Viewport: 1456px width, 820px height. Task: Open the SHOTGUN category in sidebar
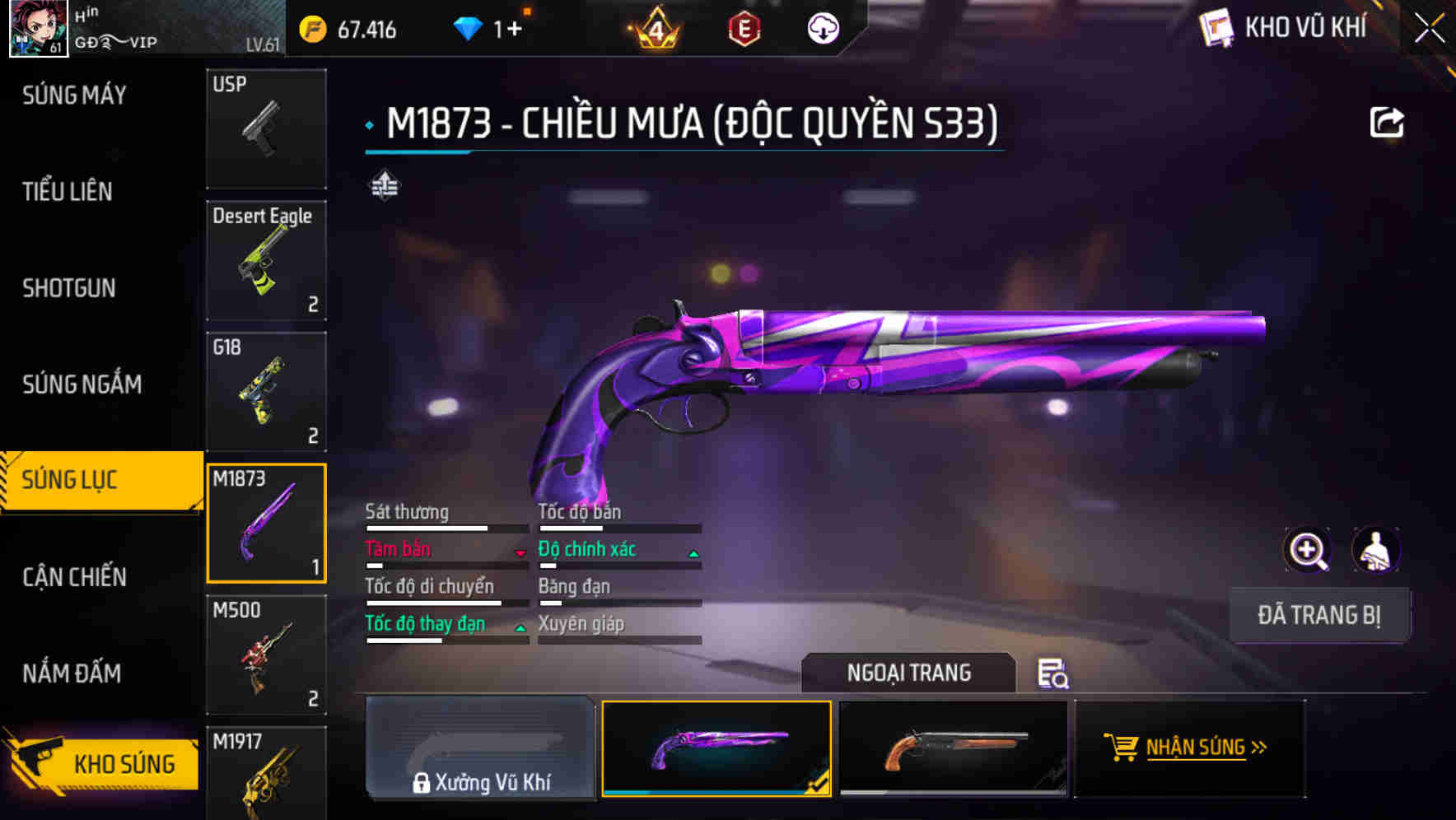69,288
